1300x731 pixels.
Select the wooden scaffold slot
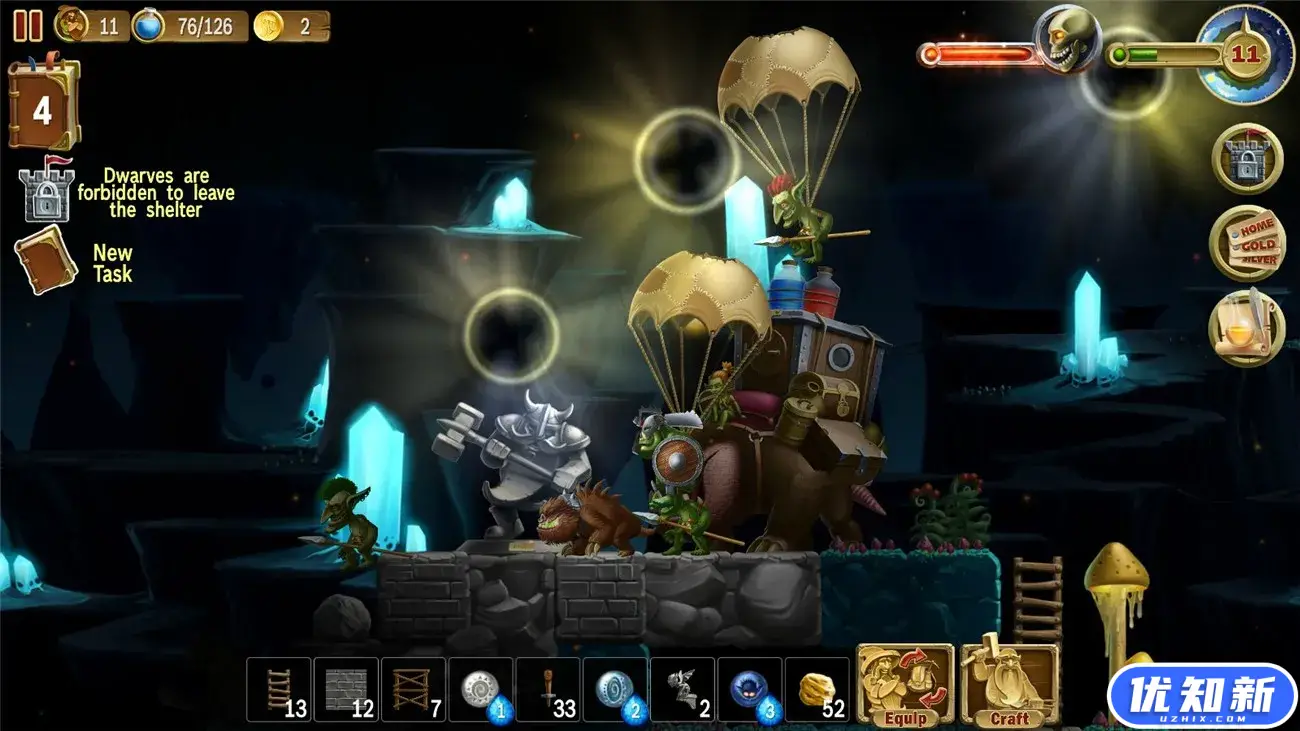point(414,690)
